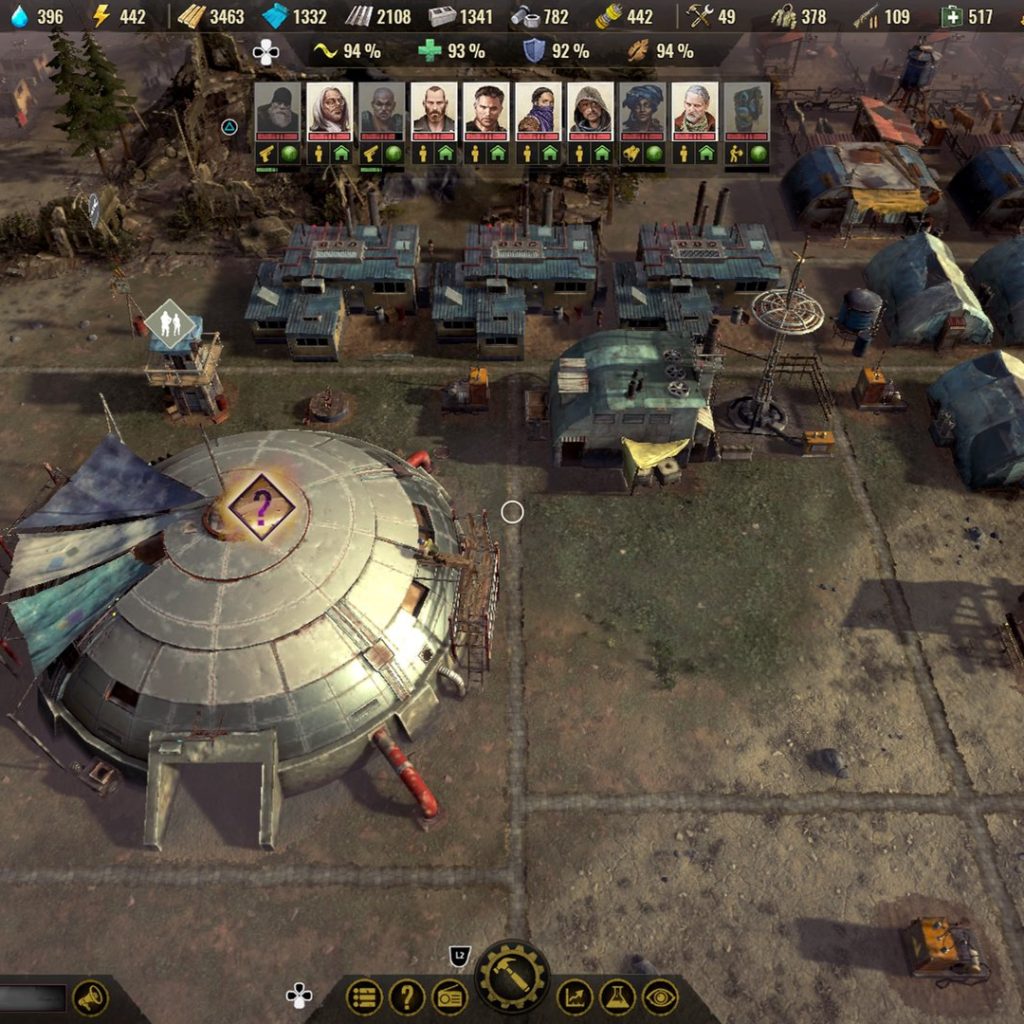Open the task list icon in bottom bar
This screenshot has height=1024, width=1024.
tap(364, 997)
